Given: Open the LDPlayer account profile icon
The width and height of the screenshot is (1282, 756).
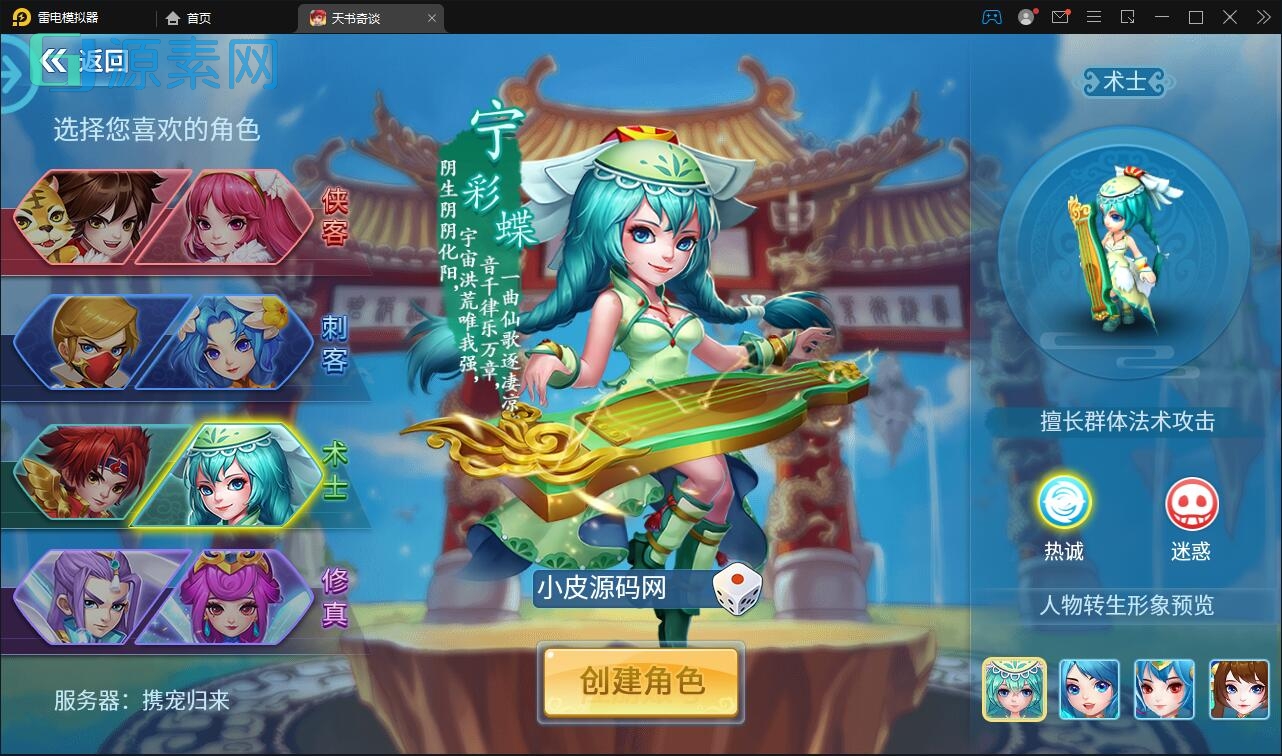Looking at the screenshot, I should pos(1026,17).
